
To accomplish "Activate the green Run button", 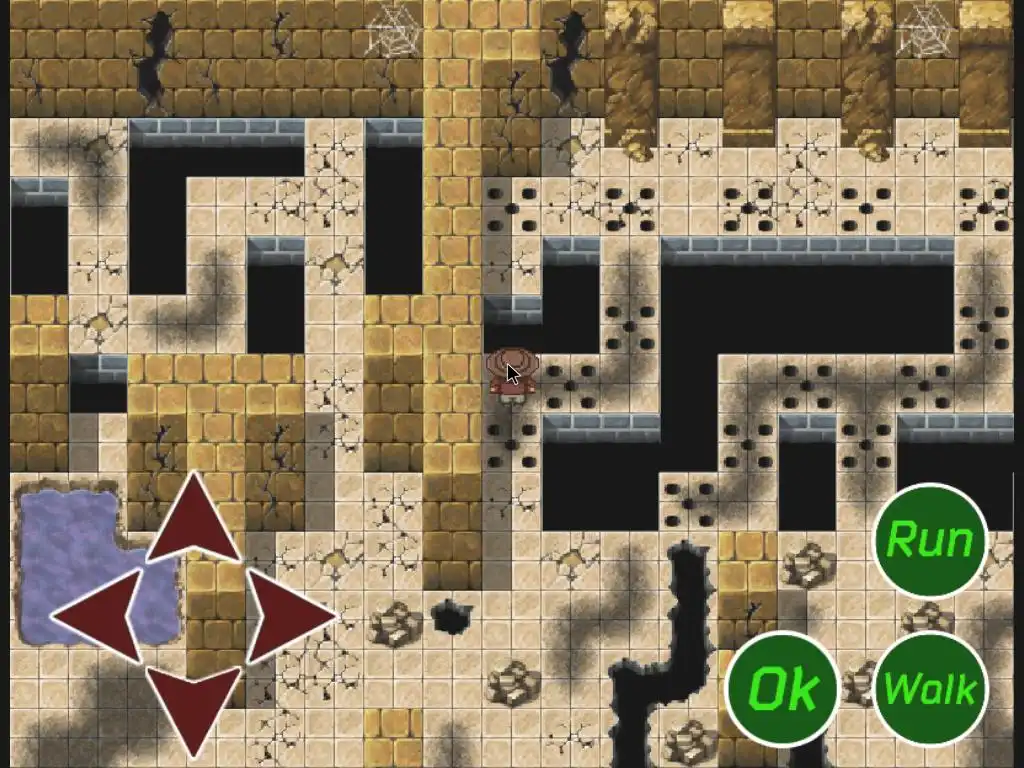I will point(929,540).
